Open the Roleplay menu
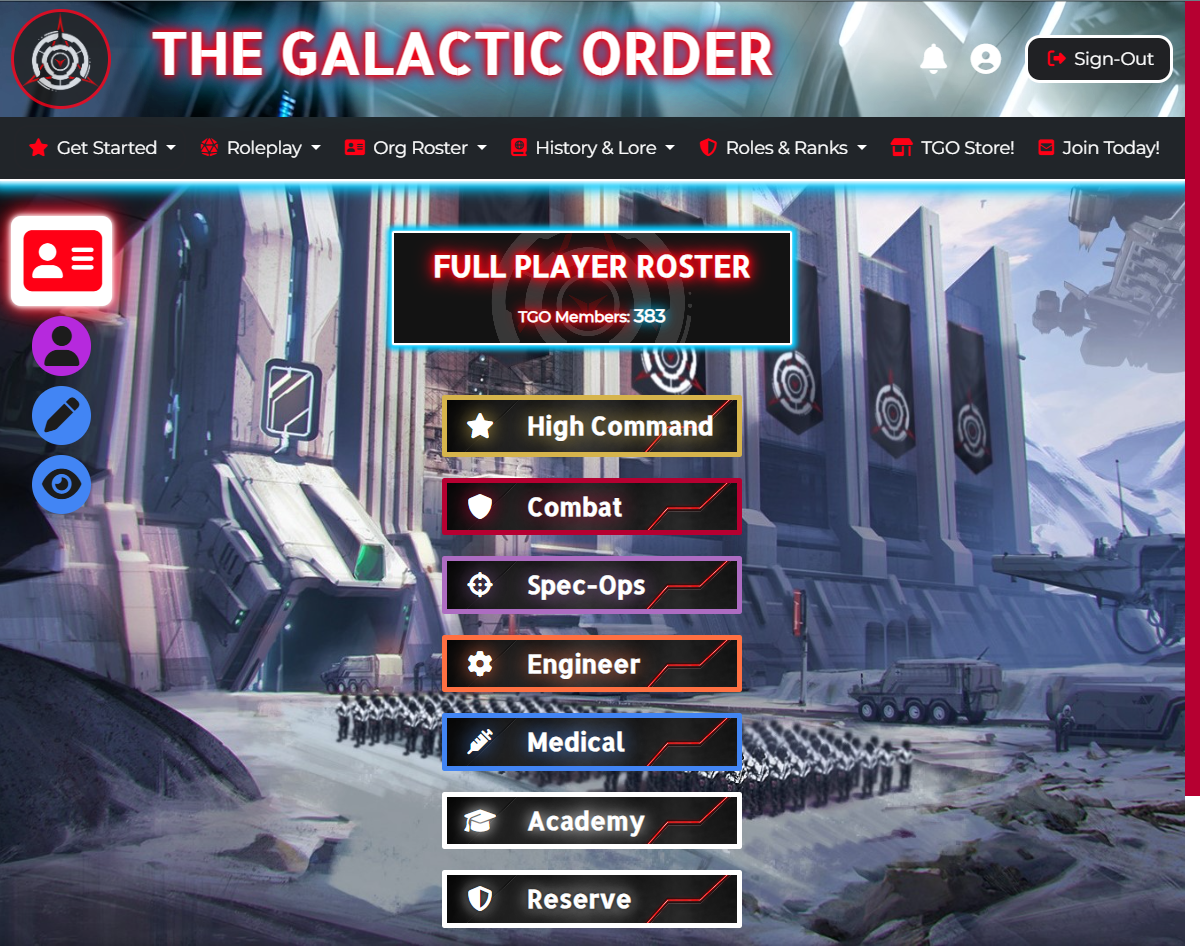The height and width of the screenshot is (946, 1200). 261,148
